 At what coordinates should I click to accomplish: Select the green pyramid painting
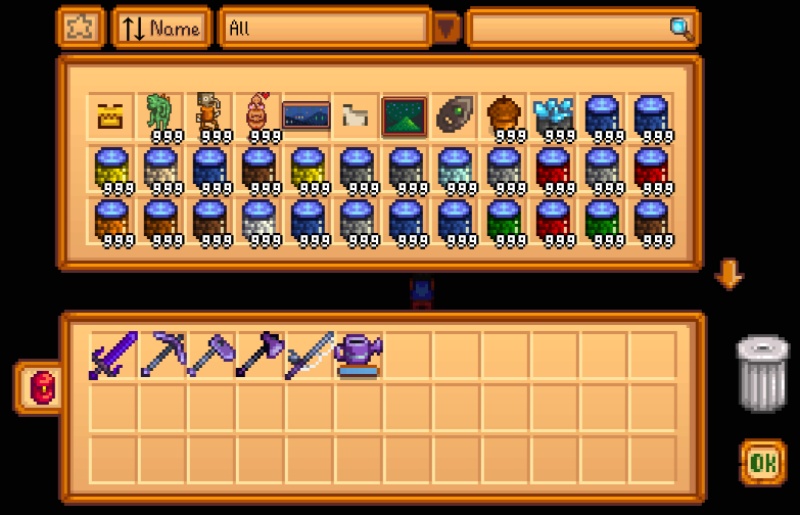404,116
